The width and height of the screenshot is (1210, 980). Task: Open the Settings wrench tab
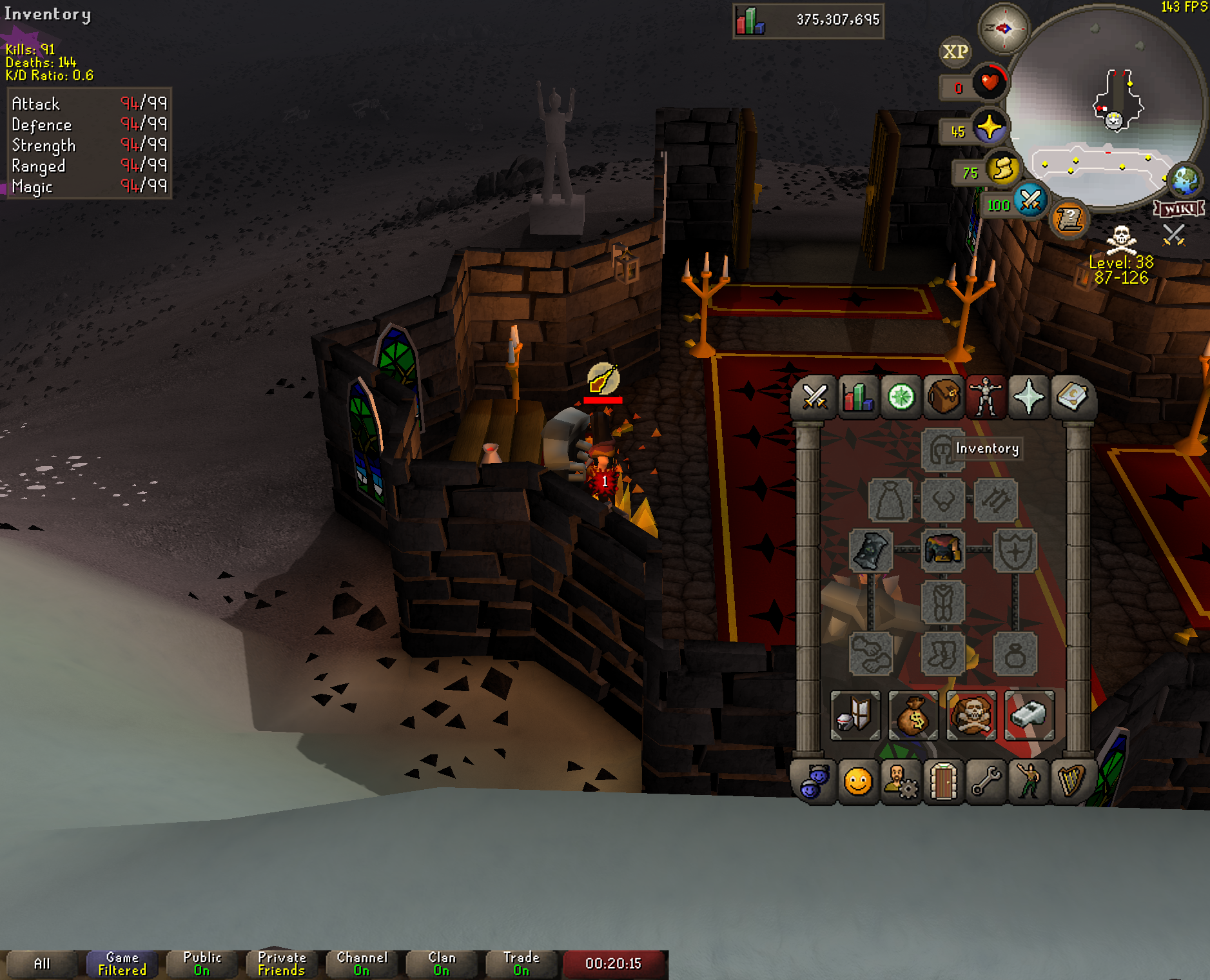pyautogui.click(x=986, y=782)
